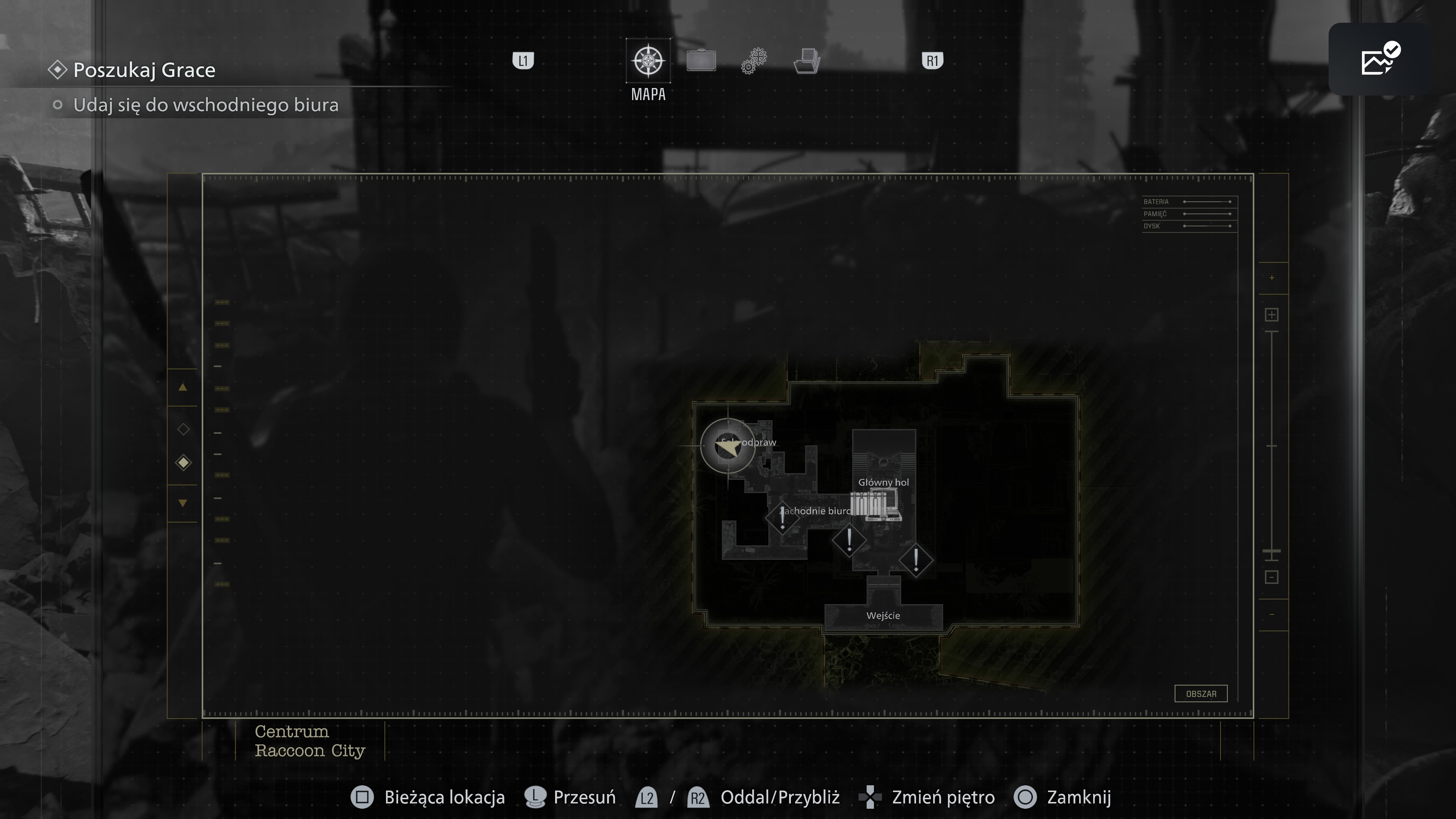Open the briefcase inventory icon
Viewport: 1456px width, 819px height.
point(701,61)
